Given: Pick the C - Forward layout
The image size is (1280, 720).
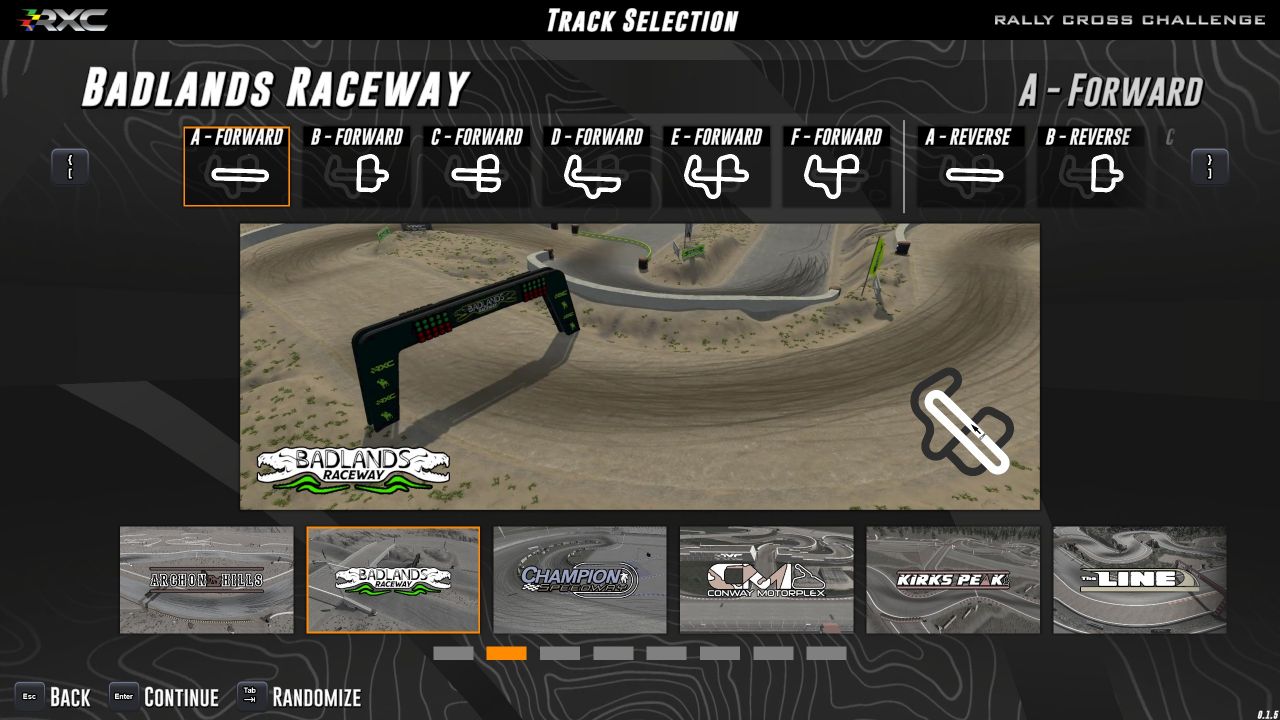Looking at the screenshot, I should pyautogui.click(x=477, y=167).
